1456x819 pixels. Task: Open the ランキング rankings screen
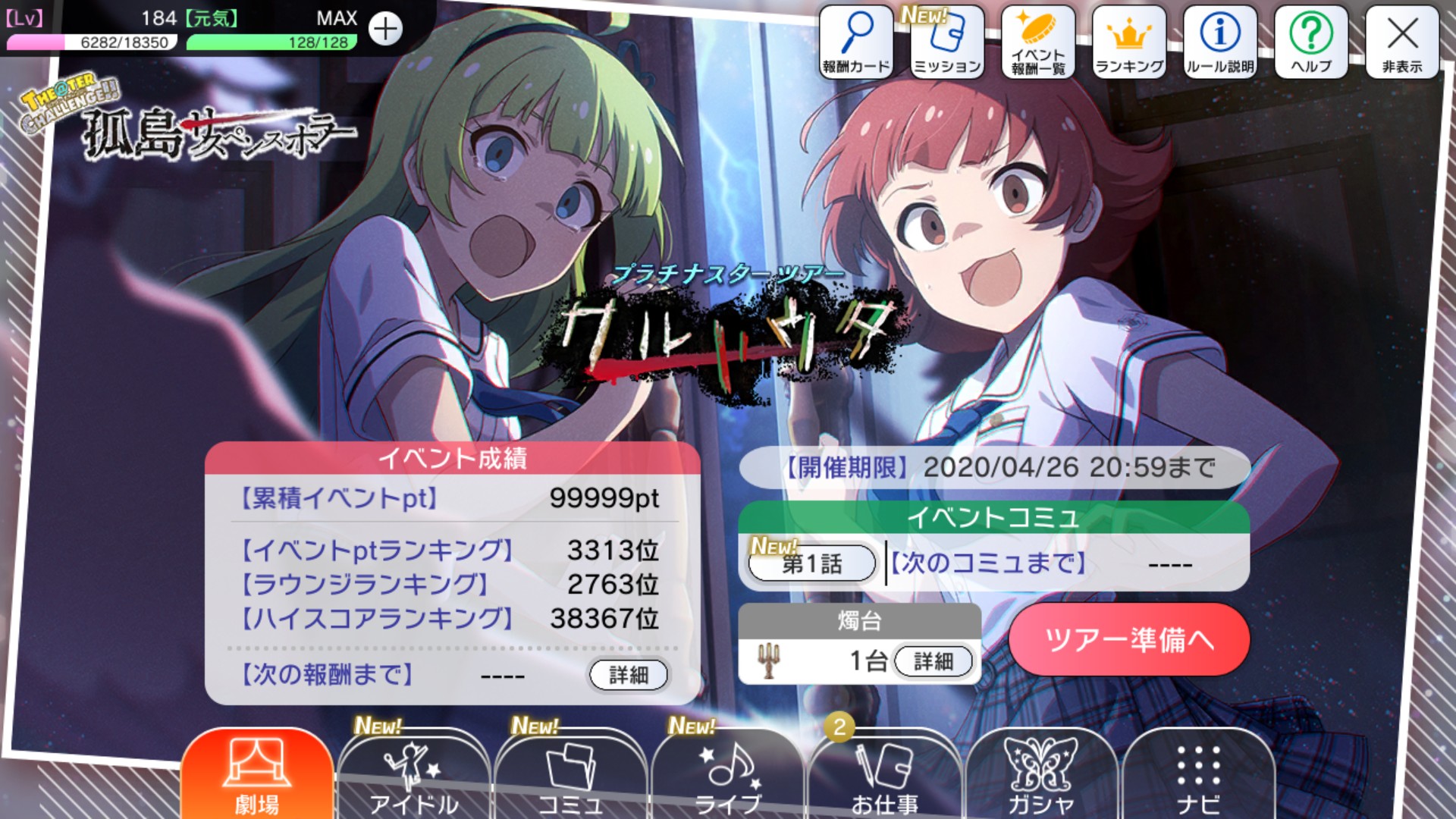(x=1128, y=42)
